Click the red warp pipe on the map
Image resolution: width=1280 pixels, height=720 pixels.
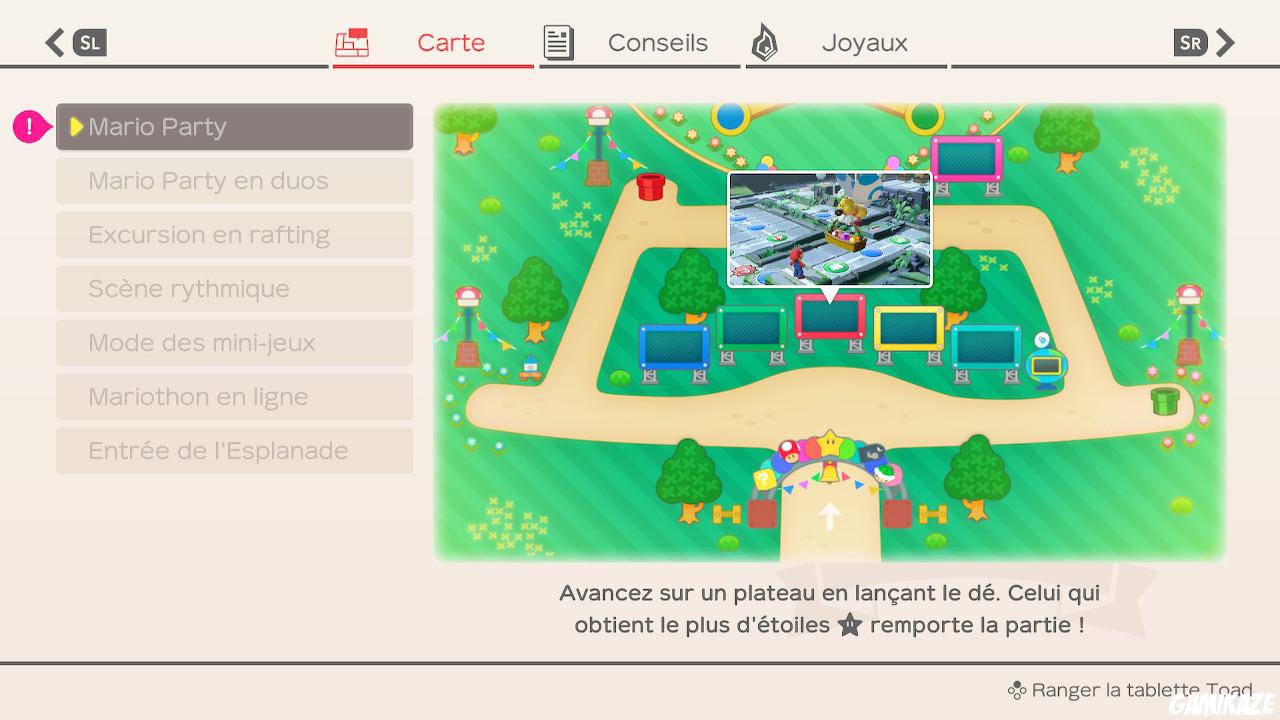coord(652,186)
